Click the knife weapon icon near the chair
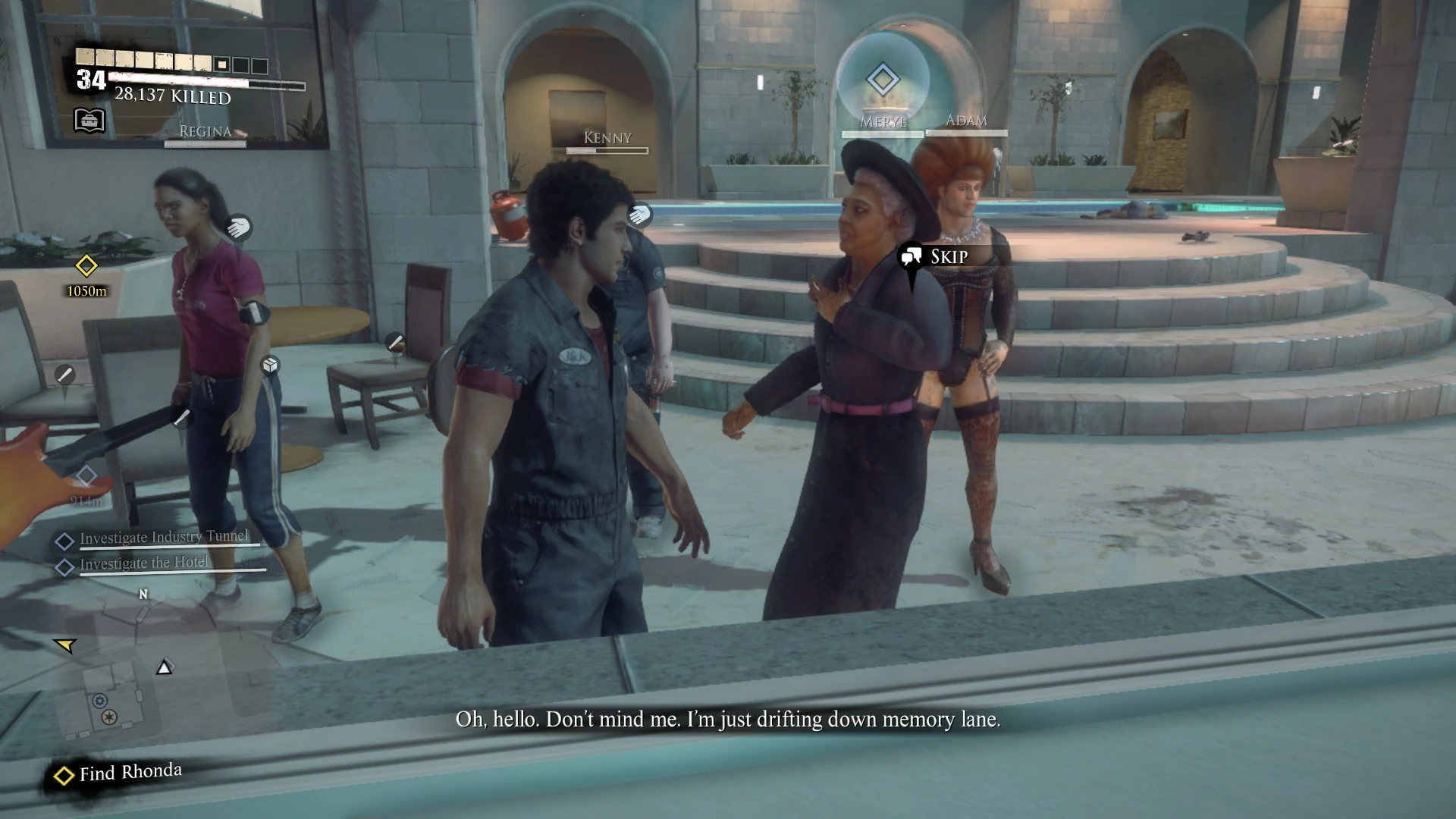Image resolution: width=1456 pixels, height=819 pixels. pos(394,341)
